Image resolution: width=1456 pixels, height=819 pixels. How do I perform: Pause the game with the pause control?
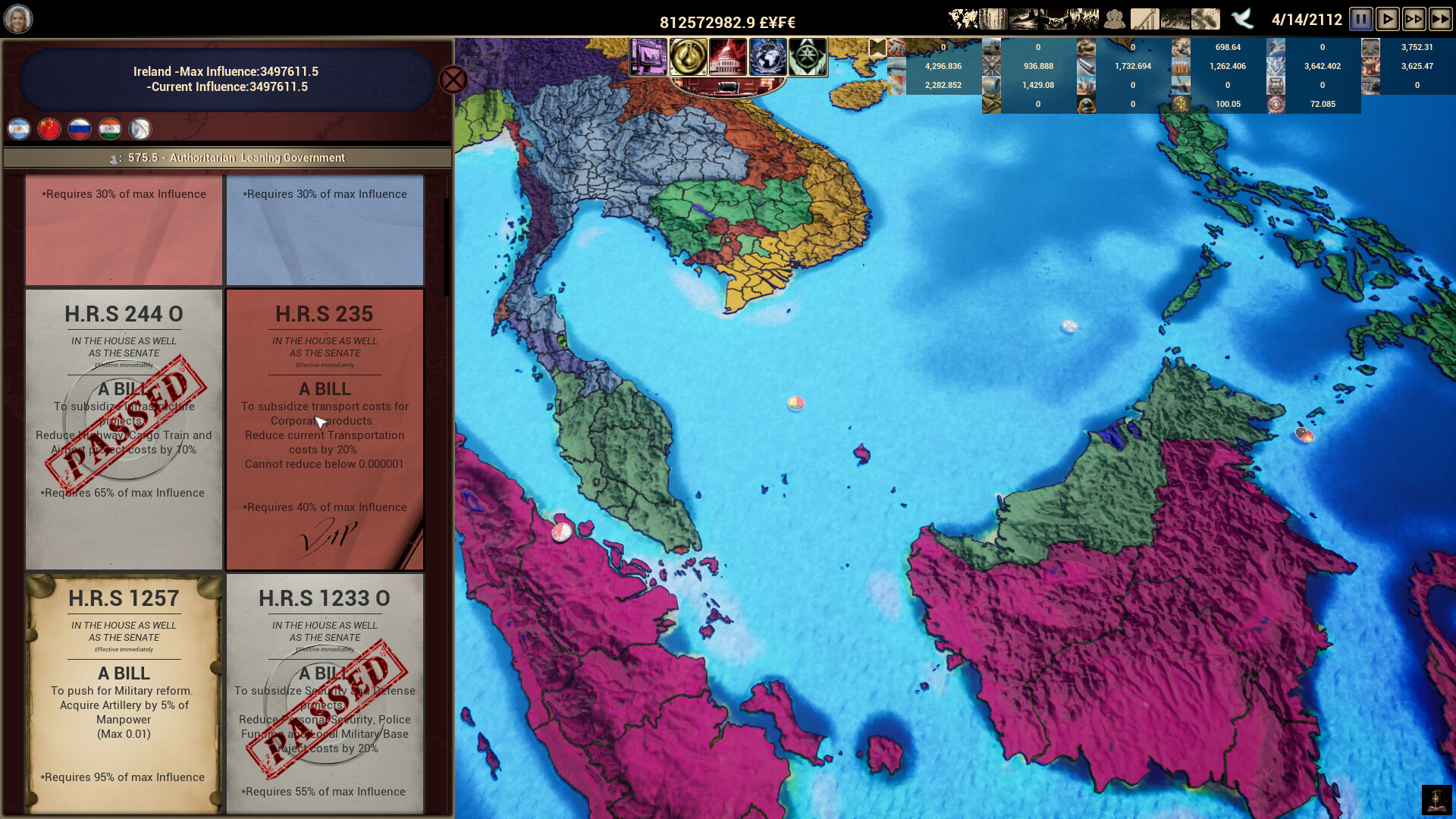(1361, 19)
